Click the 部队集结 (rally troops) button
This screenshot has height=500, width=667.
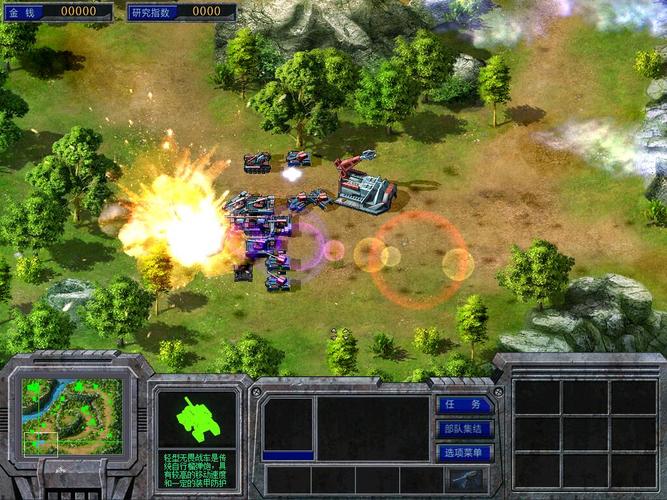(464, 429)
